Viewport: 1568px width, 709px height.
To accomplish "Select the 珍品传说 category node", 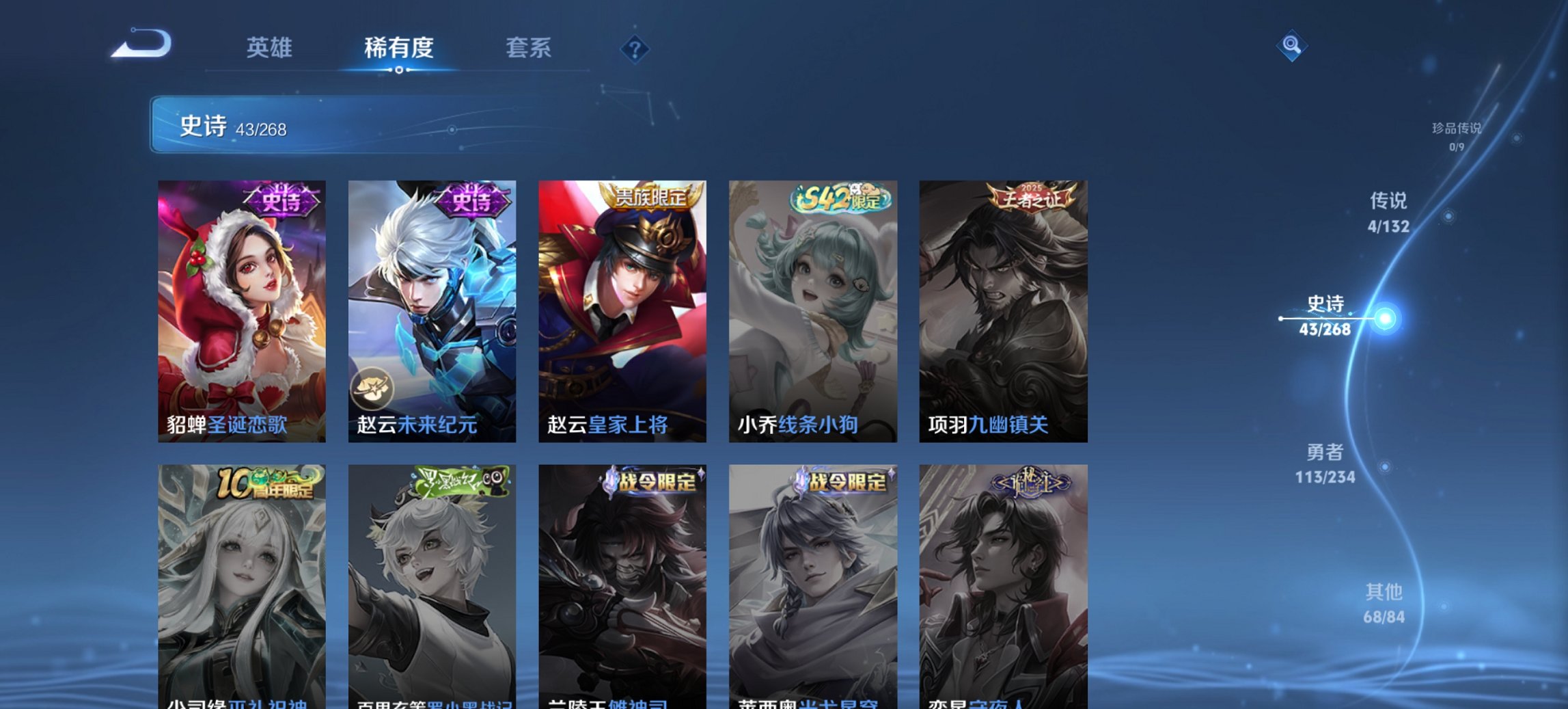I will click(1456, 133).
